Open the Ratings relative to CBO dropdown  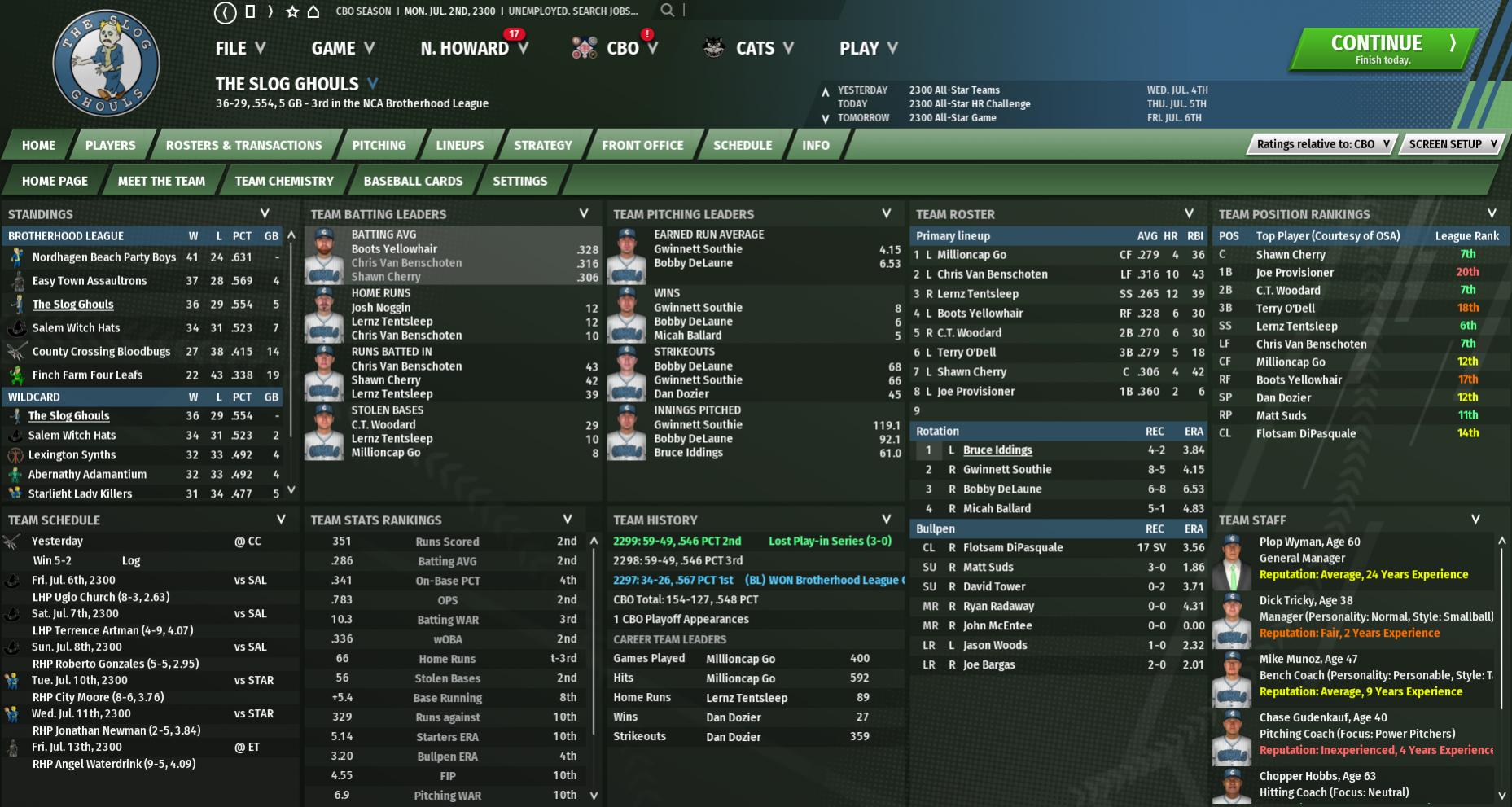(x=1321, y=144)
